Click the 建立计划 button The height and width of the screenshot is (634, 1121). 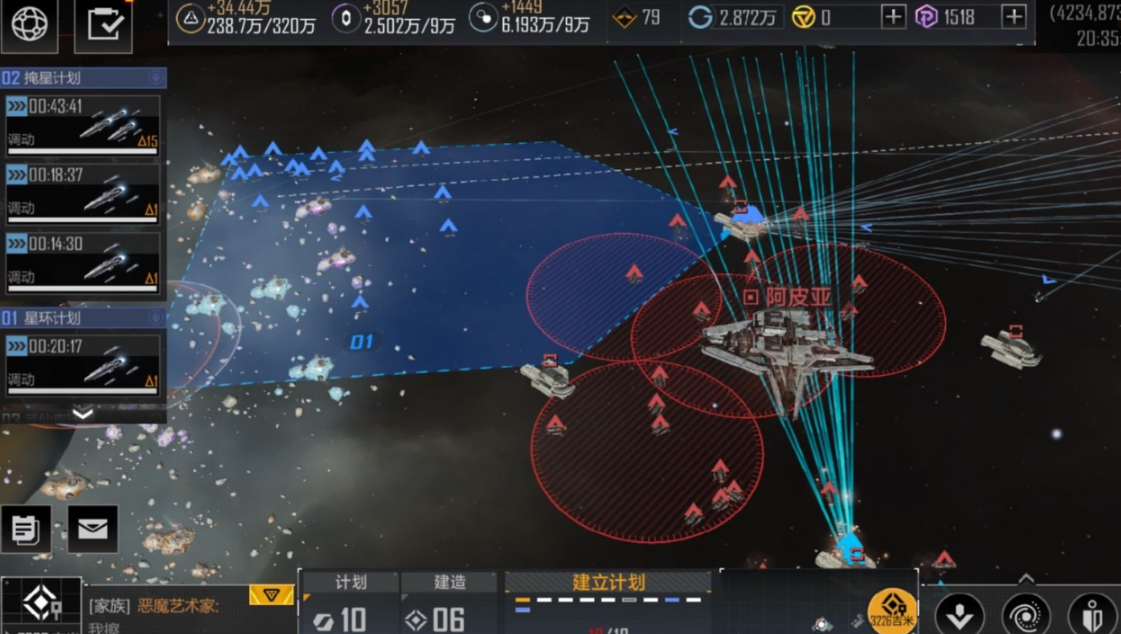[608, 583]
